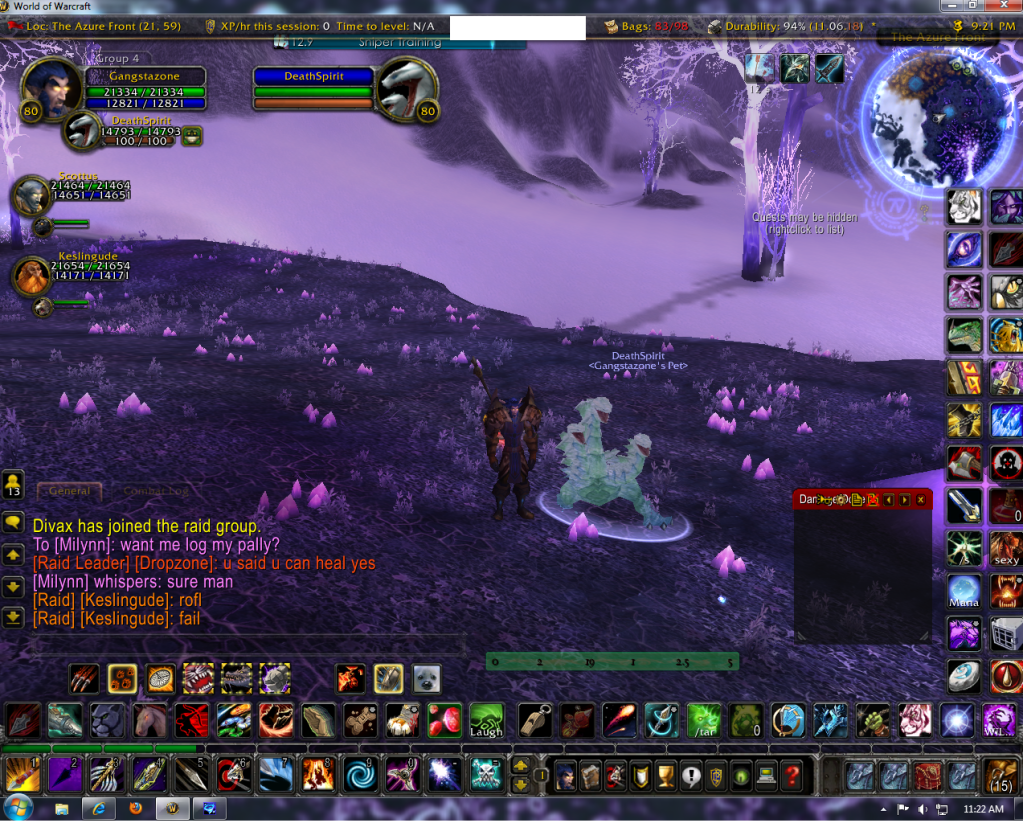Switch to the General chat tab
Viewport: 1023px width, 823px height.
tap(70, 491)
